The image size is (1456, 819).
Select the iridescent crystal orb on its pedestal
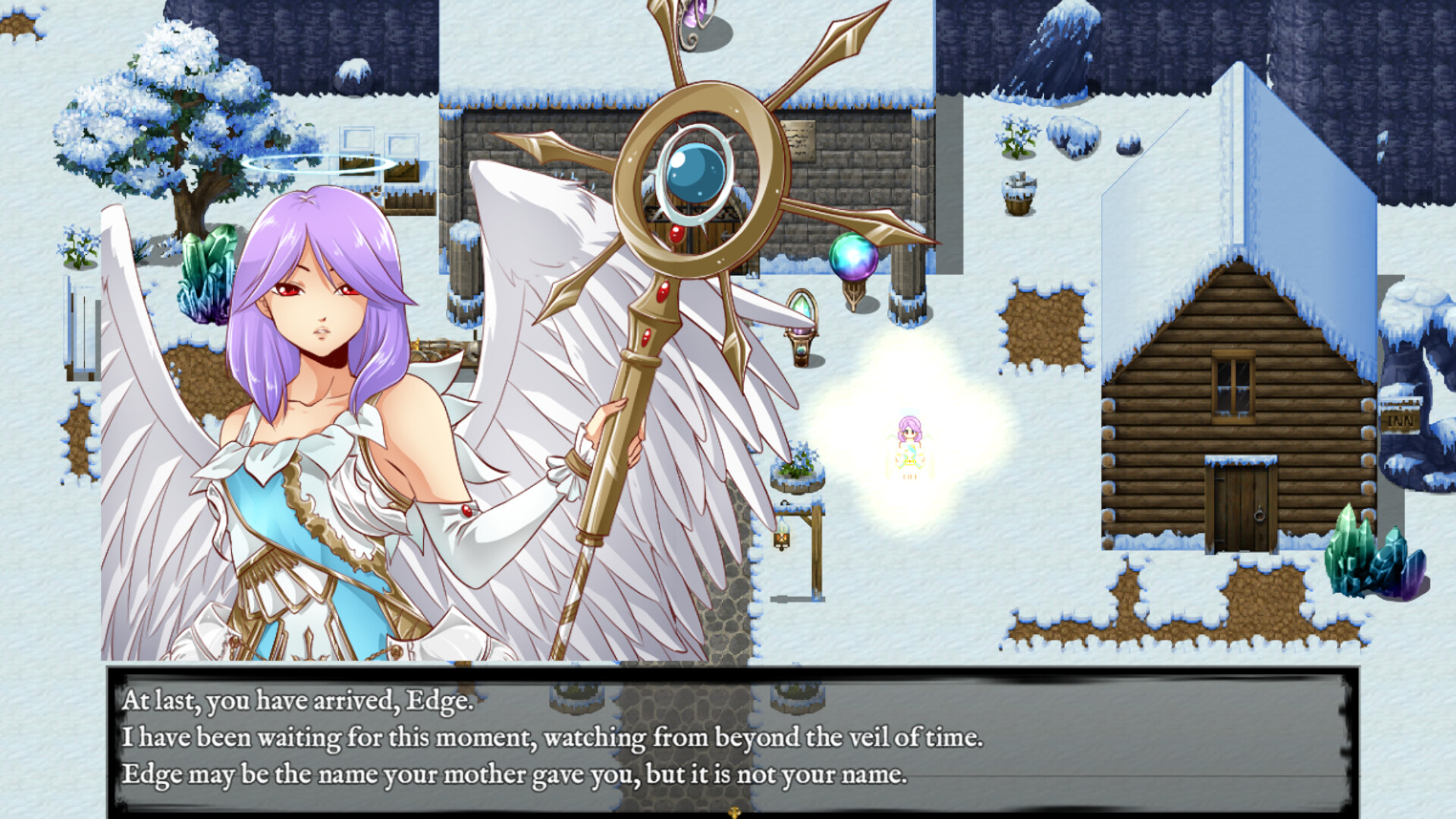click(x=853, y=257)
